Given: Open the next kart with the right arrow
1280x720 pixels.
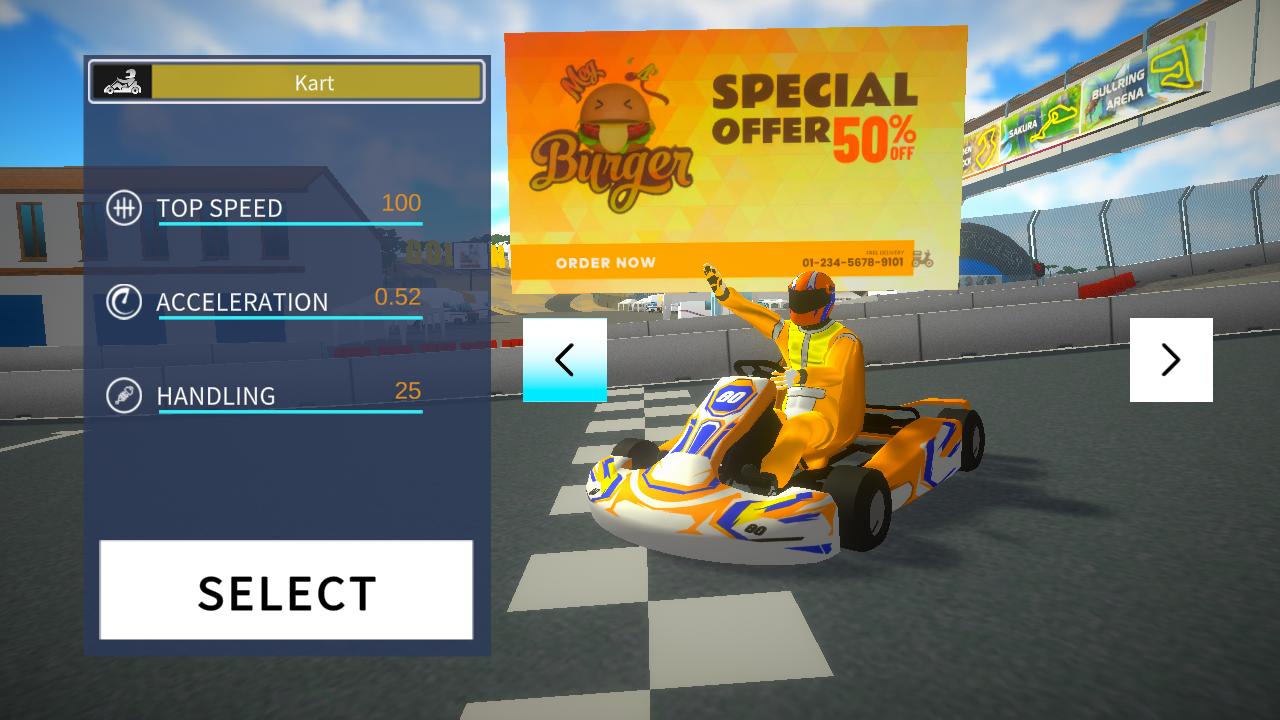Looking at the screenshot, I should click(x=1171, y=359).
